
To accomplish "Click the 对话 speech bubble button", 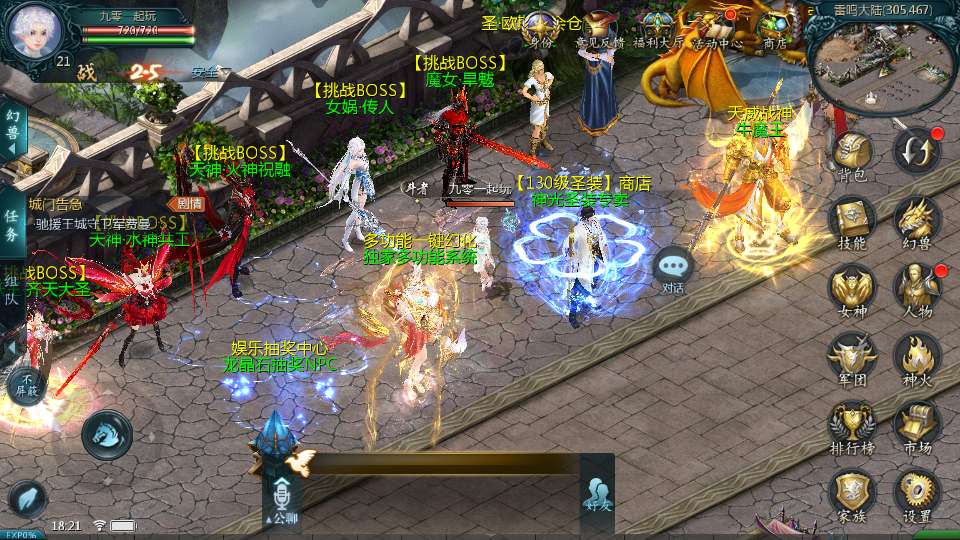I will pyautogui.click(x=674, y=270).
